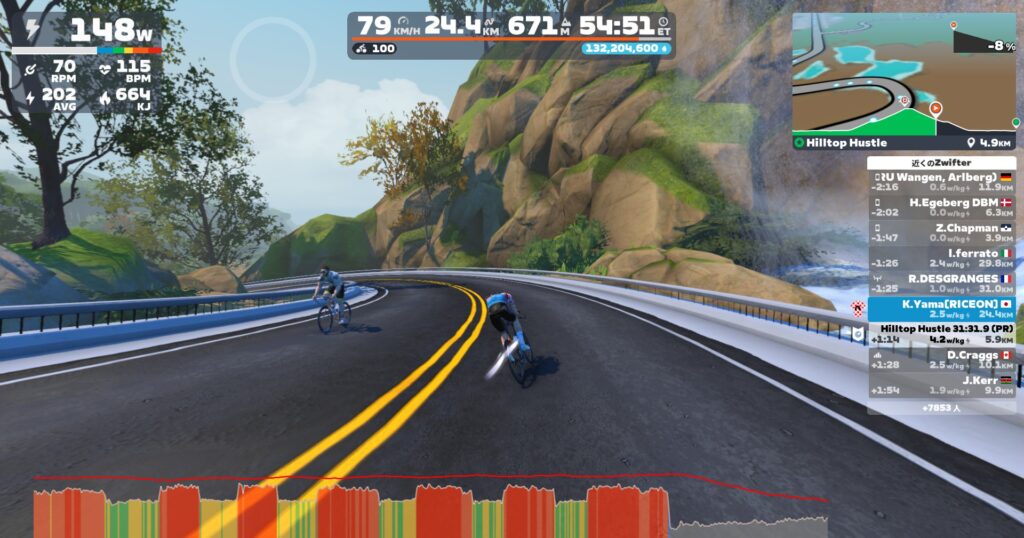Click the highlighted K.Yama[RICEON] row
Screen dimensions: 1024x538
941,309
